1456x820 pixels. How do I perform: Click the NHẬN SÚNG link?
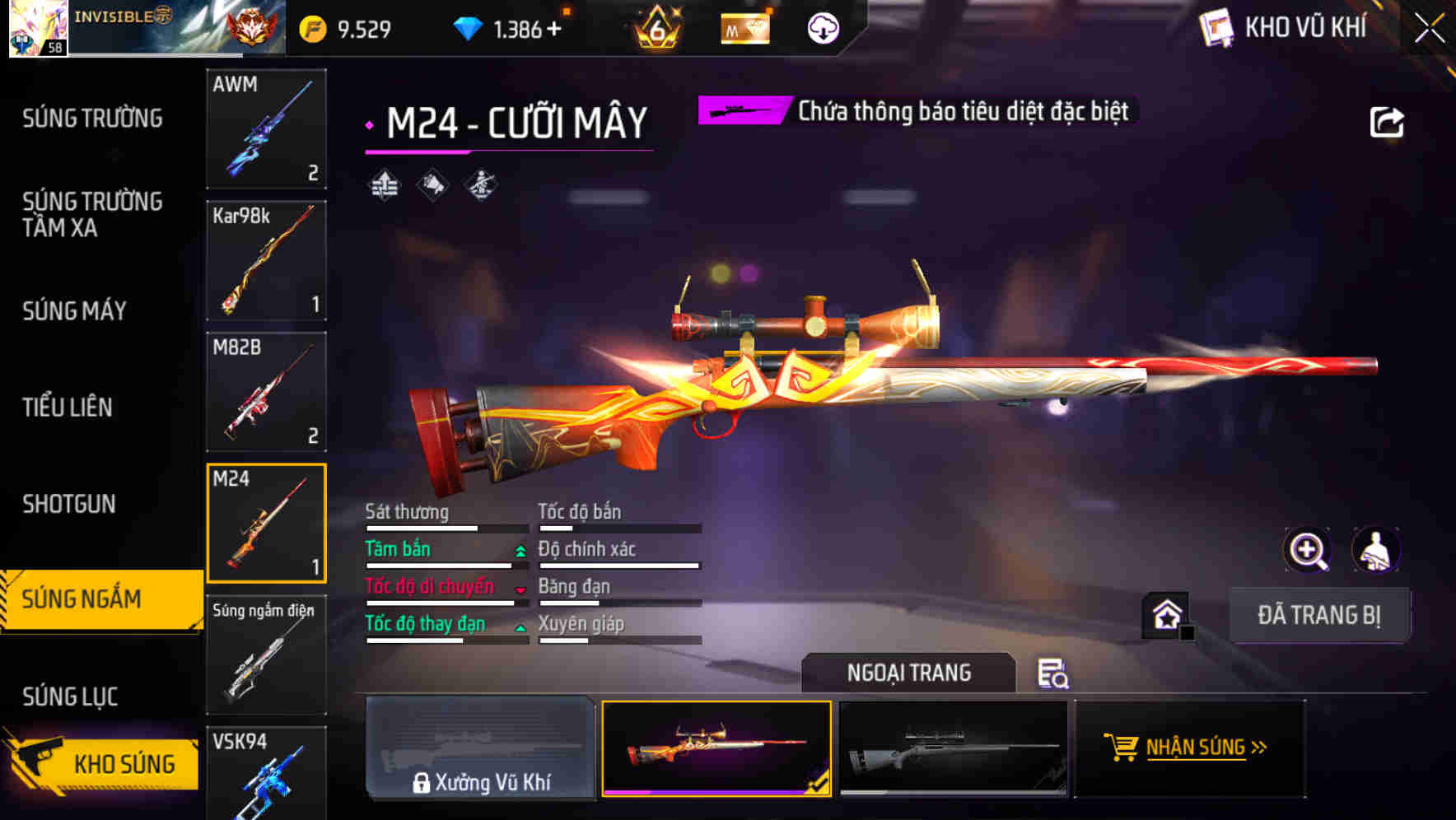1191,748
